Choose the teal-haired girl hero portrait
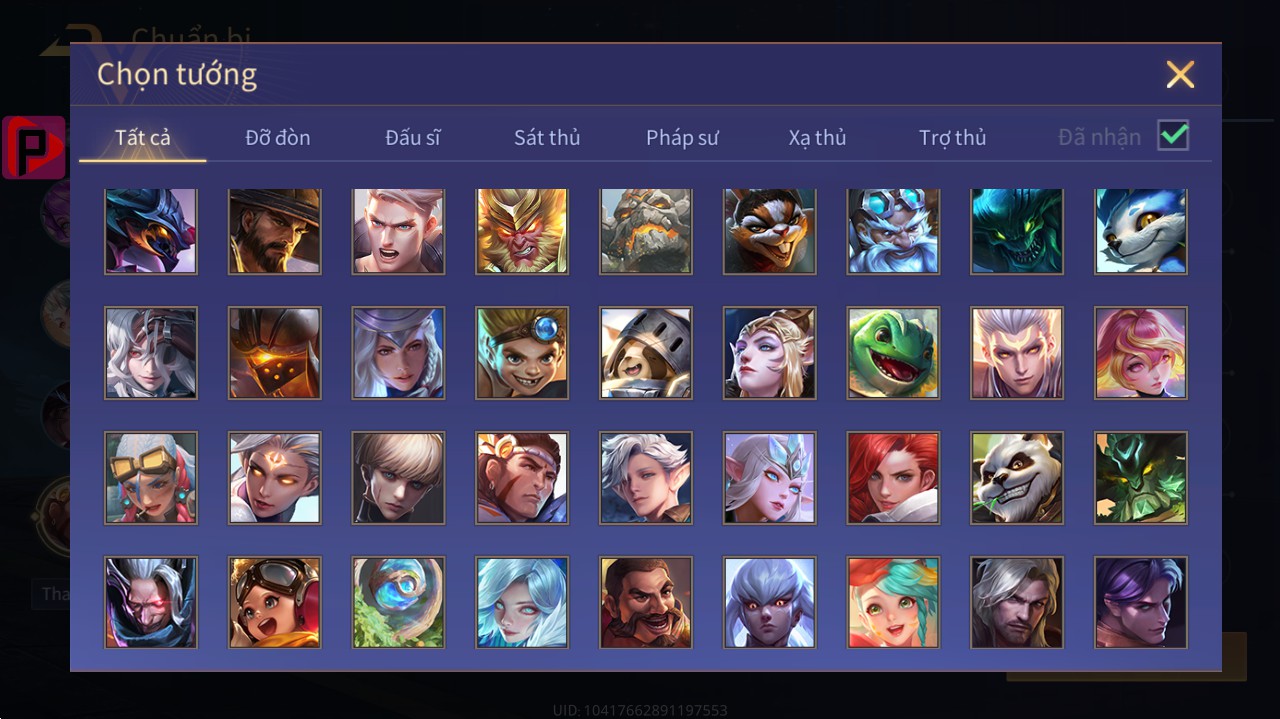The image size is (1280, 719). click(x=893, y=602)
